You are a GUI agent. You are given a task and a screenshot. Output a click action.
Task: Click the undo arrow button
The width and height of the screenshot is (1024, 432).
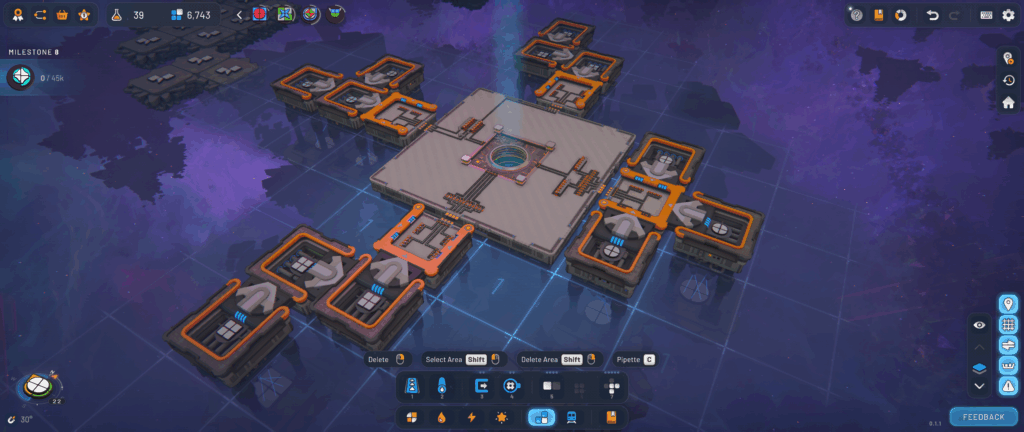click(x=933, y=15)
